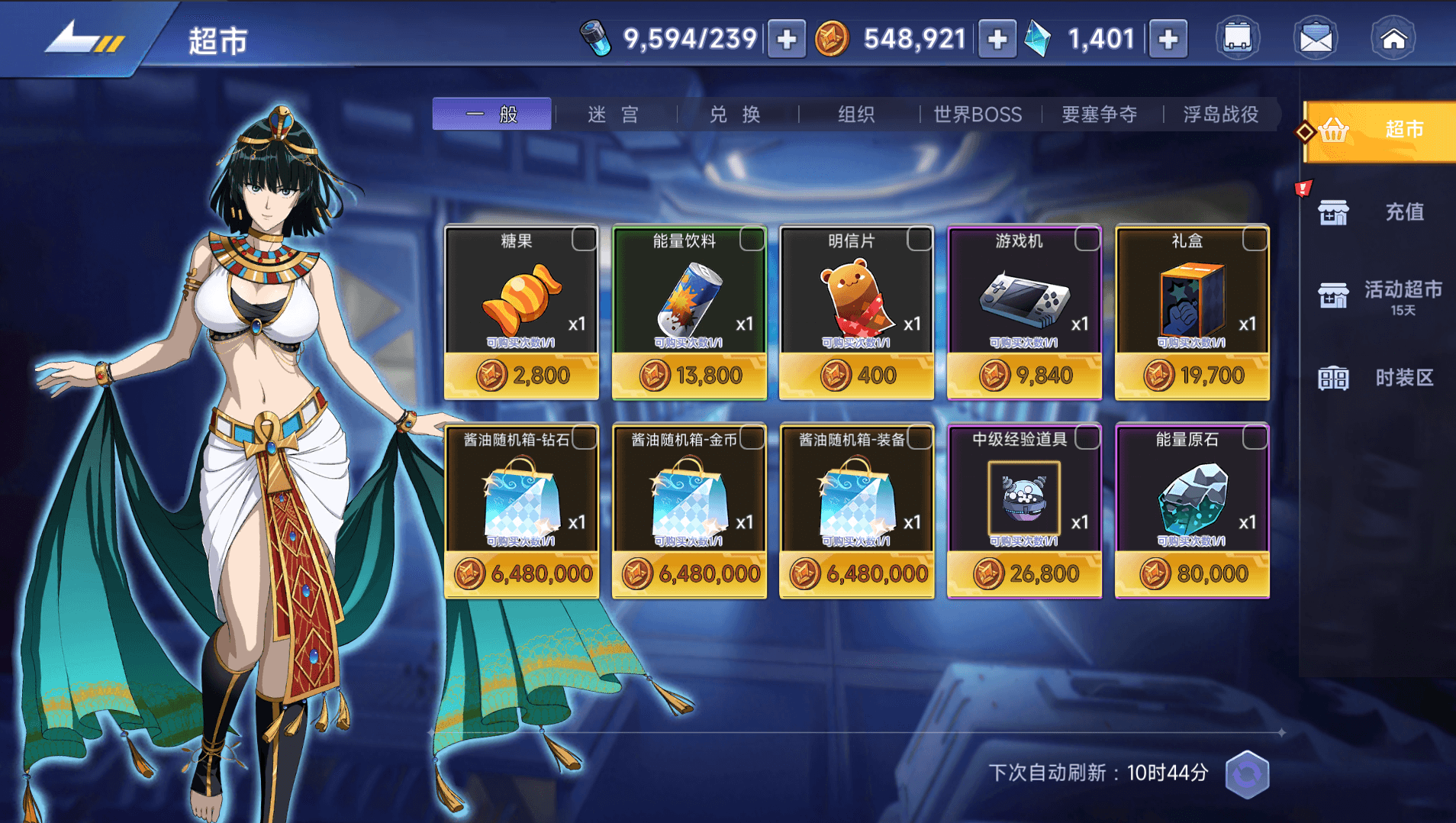1456x823 pixels.
Task: Show the 世界BOSS shop tab
Action: (978, 115)
